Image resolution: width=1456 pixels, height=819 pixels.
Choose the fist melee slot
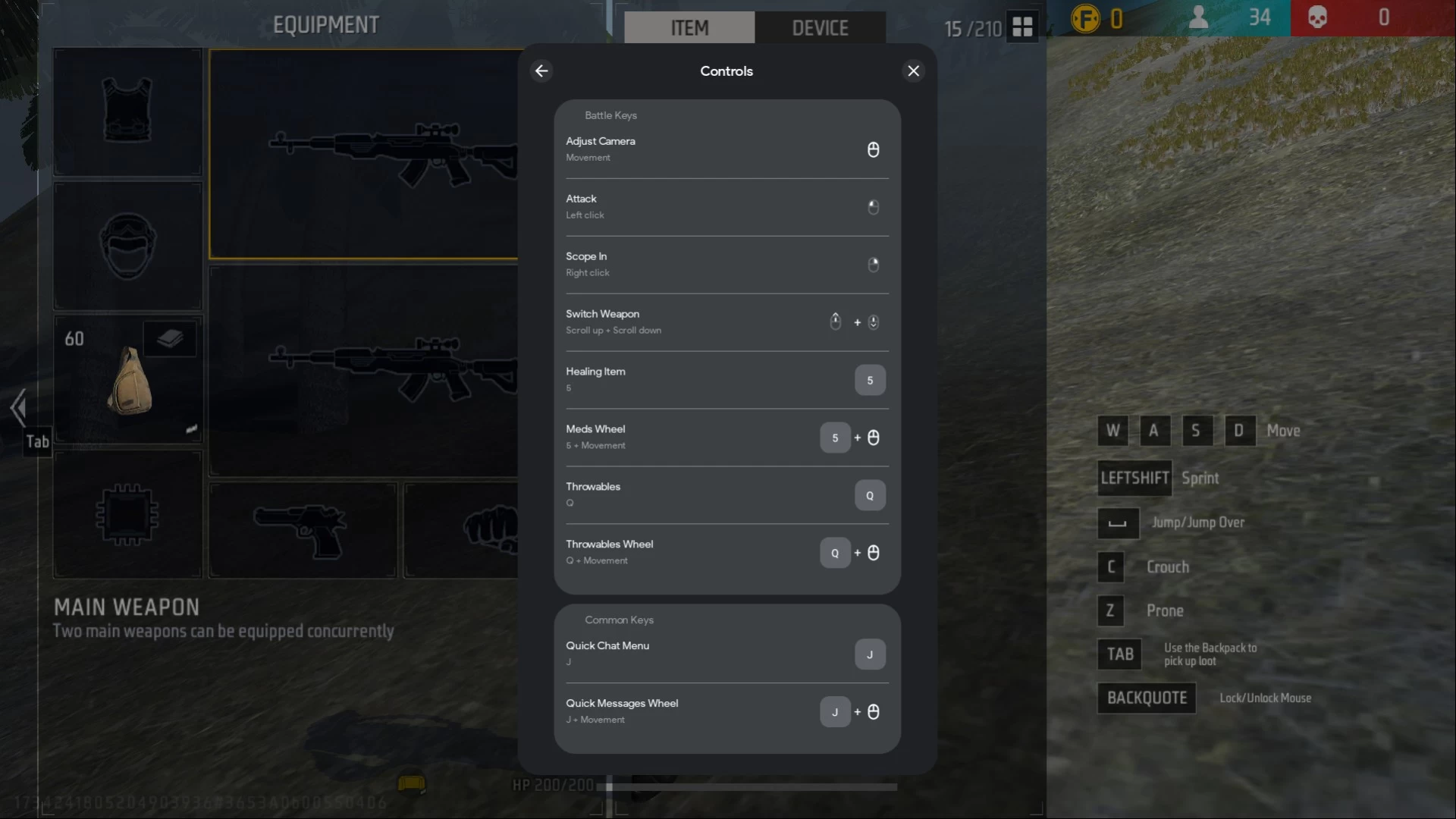[x=463, y=530]
